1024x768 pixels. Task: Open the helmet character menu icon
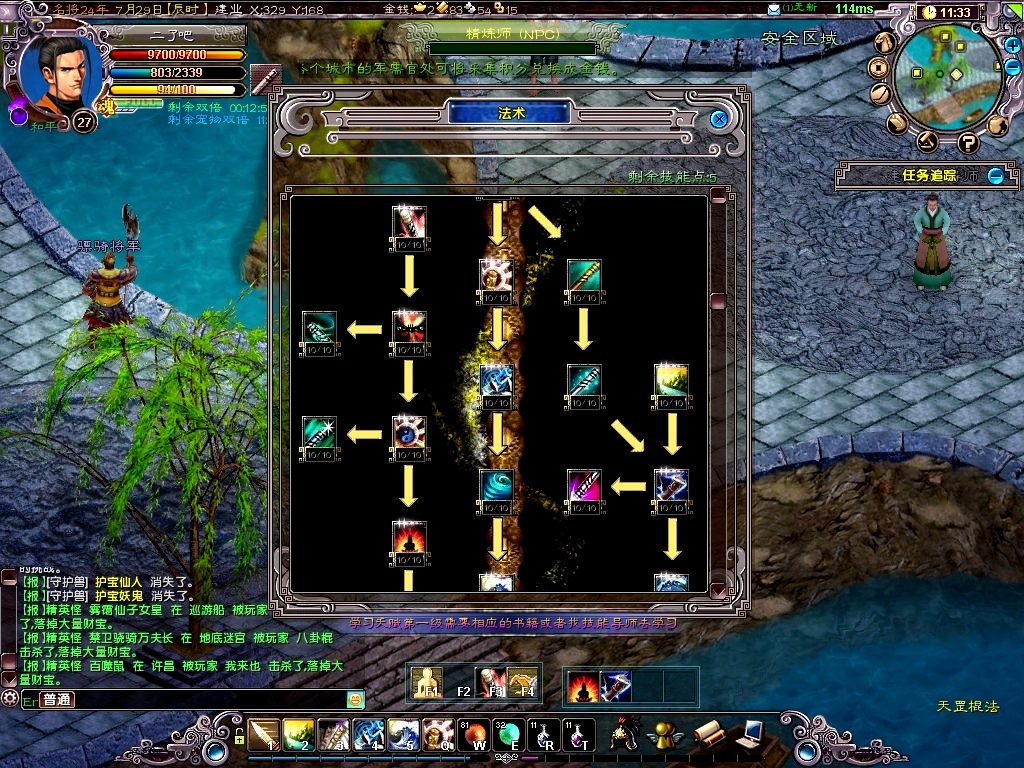click(627, 733)
